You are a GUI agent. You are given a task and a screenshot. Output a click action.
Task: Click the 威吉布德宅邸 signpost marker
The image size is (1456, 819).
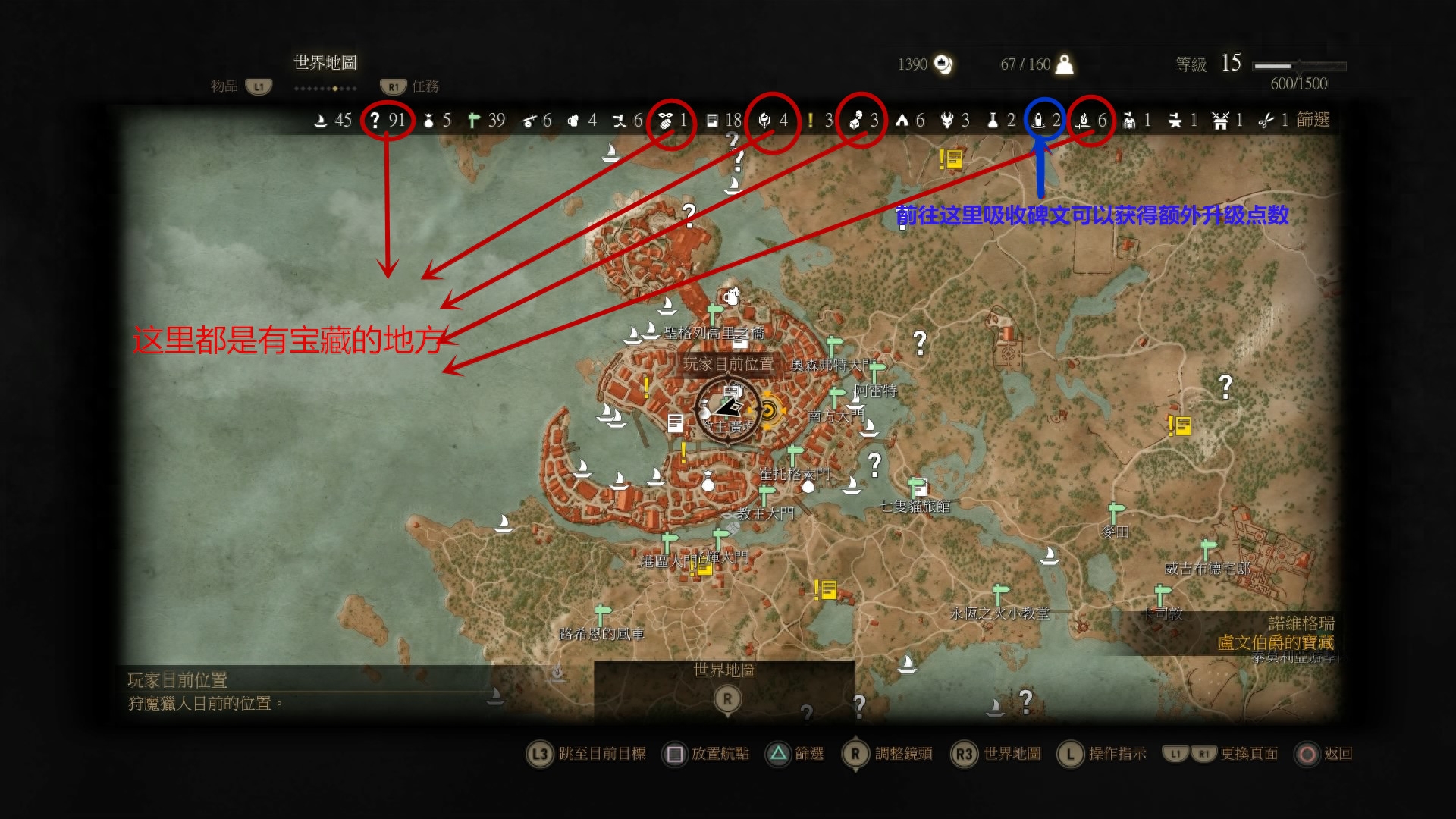[1208, 548]
